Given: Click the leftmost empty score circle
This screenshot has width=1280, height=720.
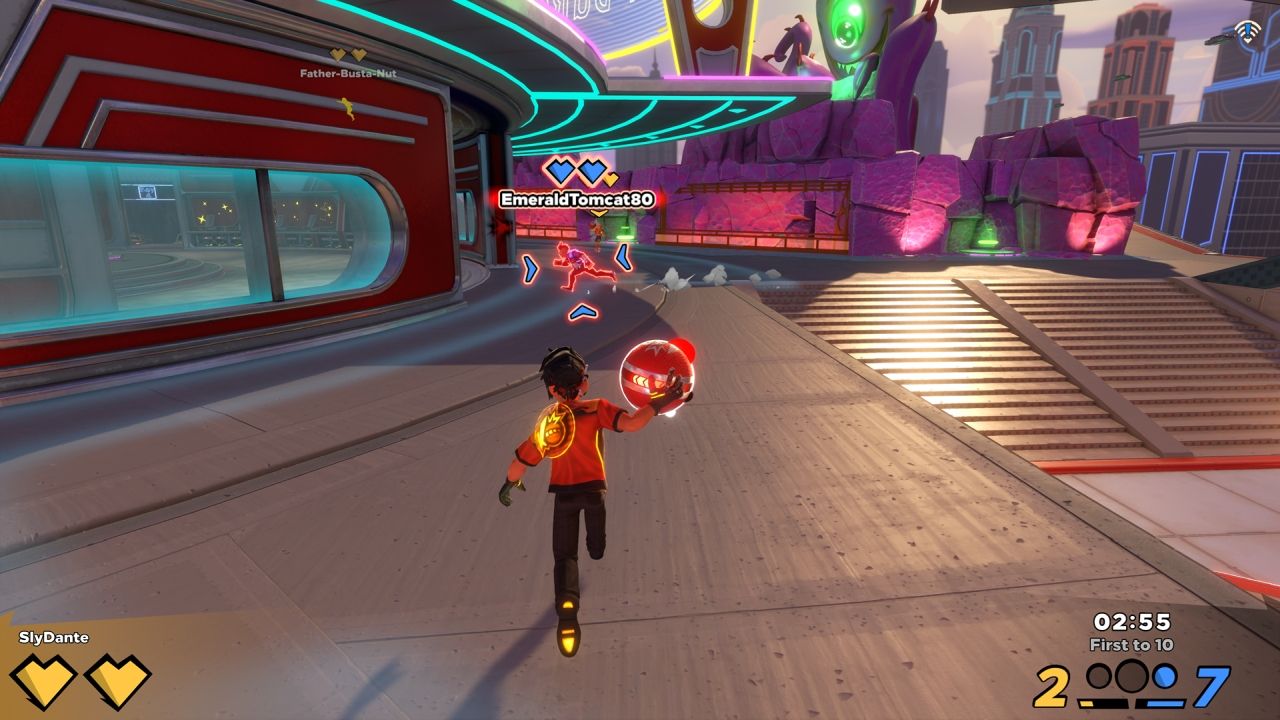Looking at the screenshot, I should click(x=1100, y=677).
